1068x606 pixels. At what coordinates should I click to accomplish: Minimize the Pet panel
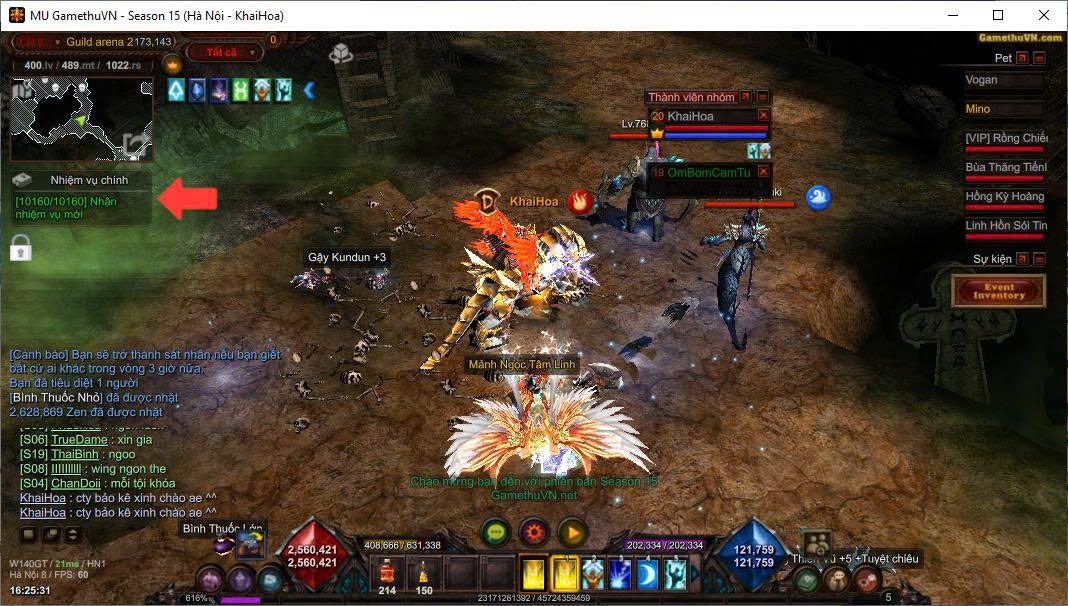[x=1039, y=58]
